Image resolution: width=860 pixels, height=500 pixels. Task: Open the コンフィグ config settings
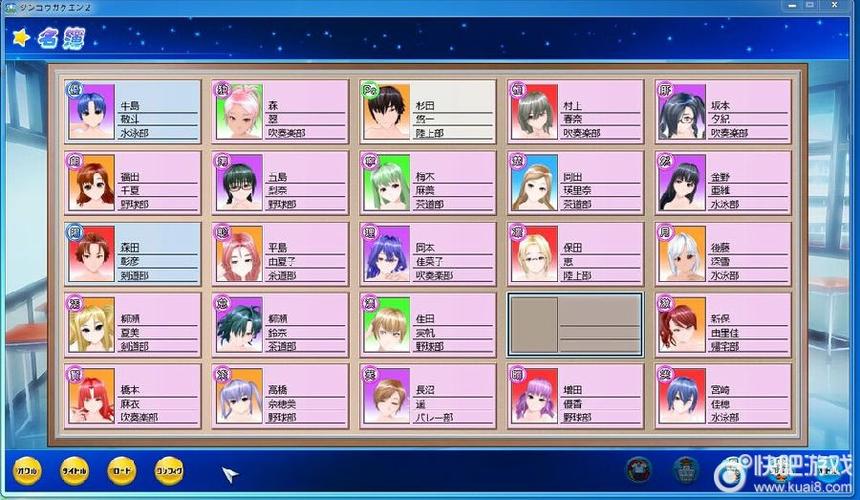[170, 469]
